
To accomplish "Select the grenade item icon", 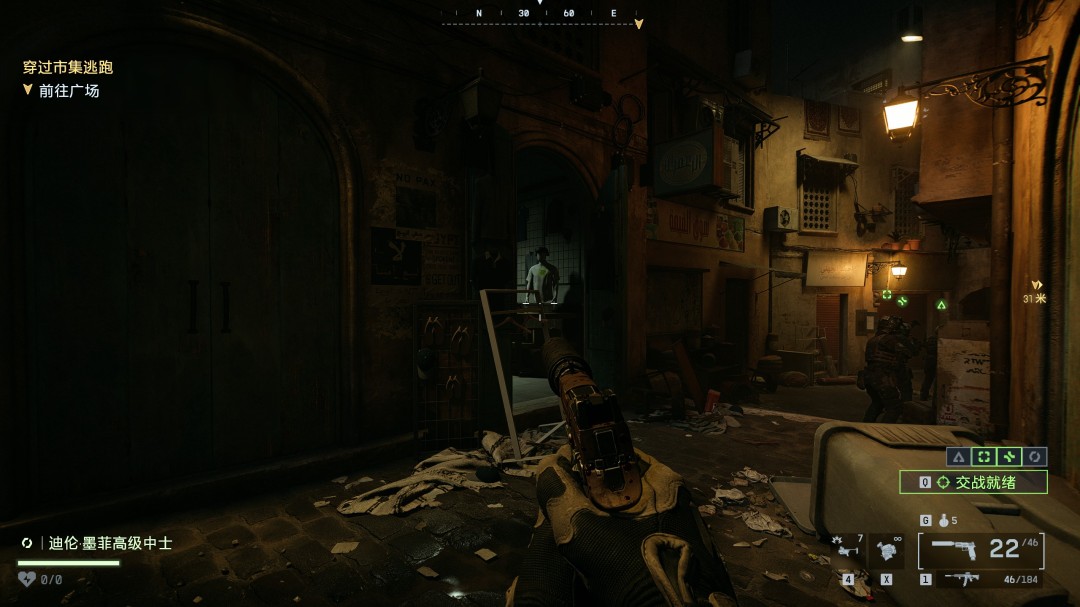I will click(939, 521).
